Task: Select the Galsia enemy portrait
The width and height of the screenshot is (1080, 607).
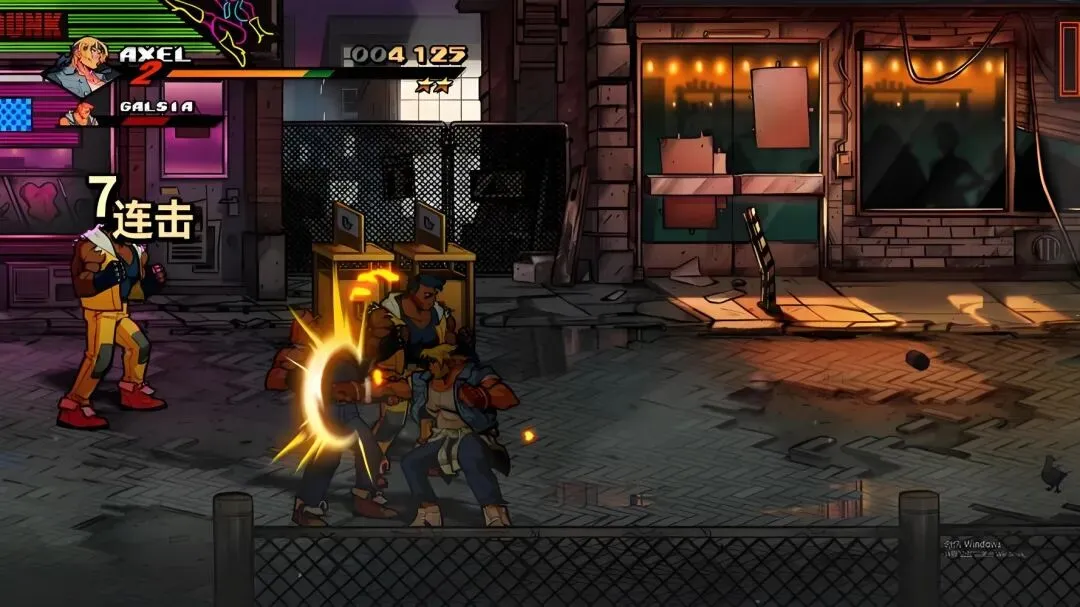Action: (80, 114)
